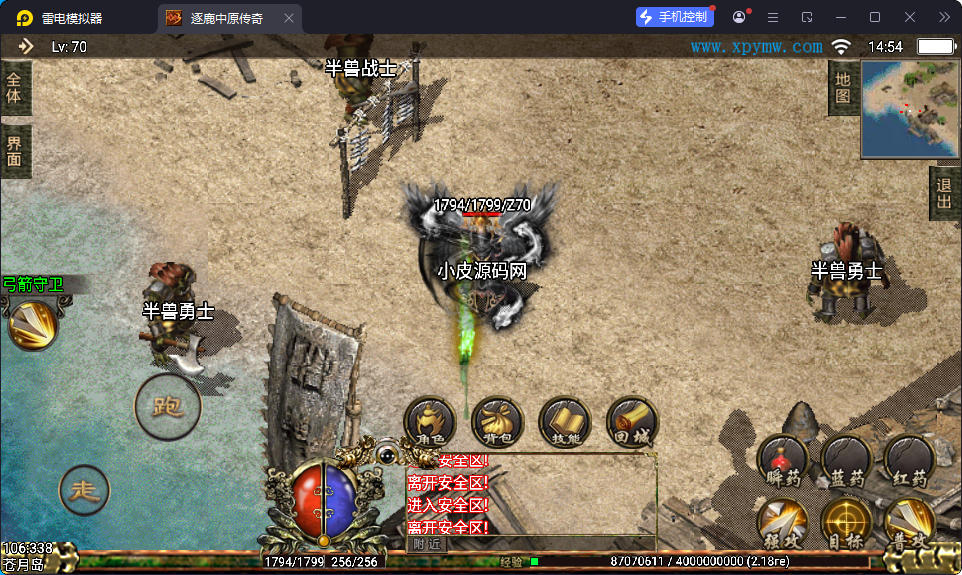Use the 瞬药 instant potion

tap(783, 460)
